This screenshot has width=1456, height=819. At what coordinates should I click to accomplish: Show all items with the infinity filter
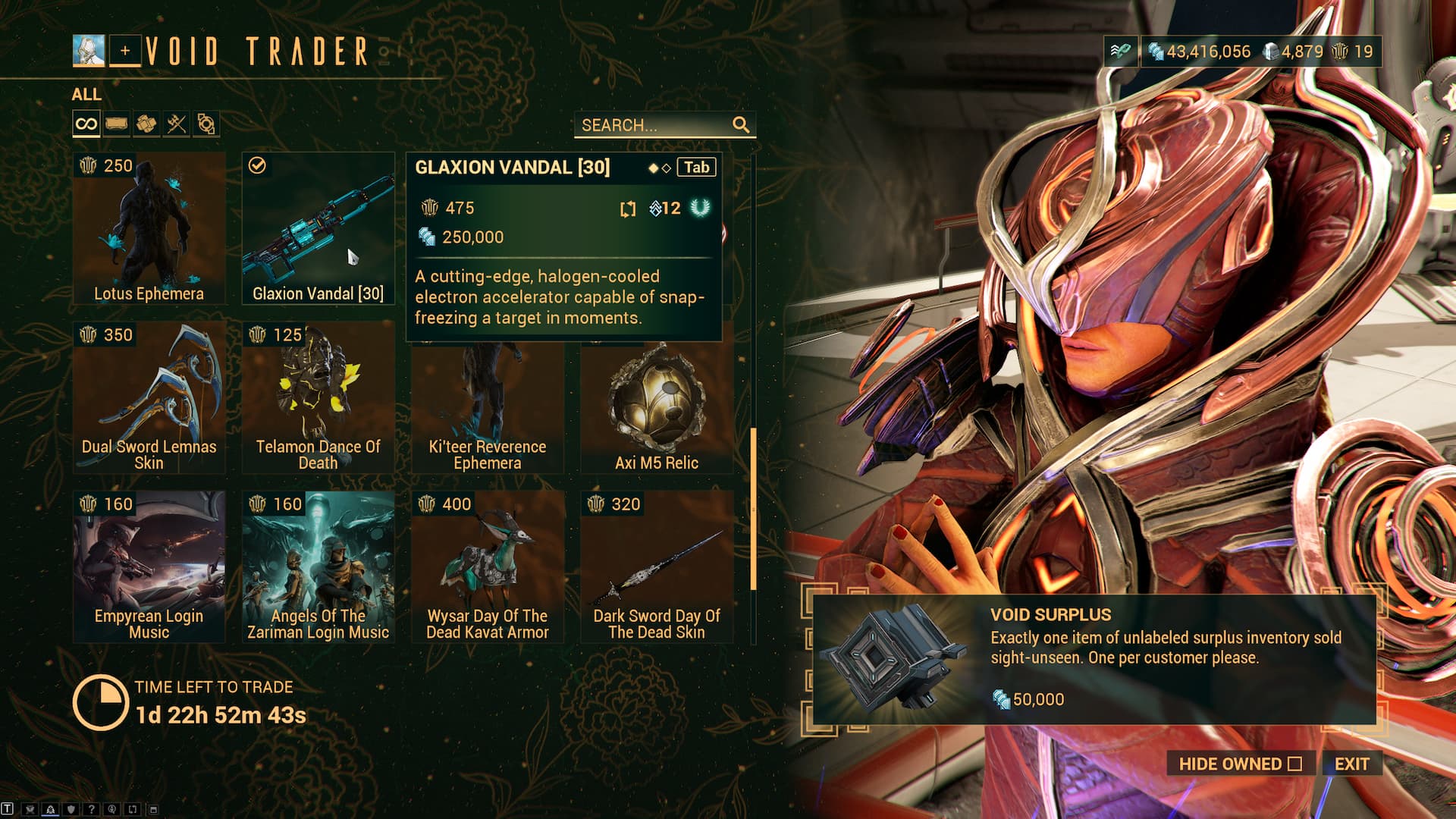tap(86, 124)
